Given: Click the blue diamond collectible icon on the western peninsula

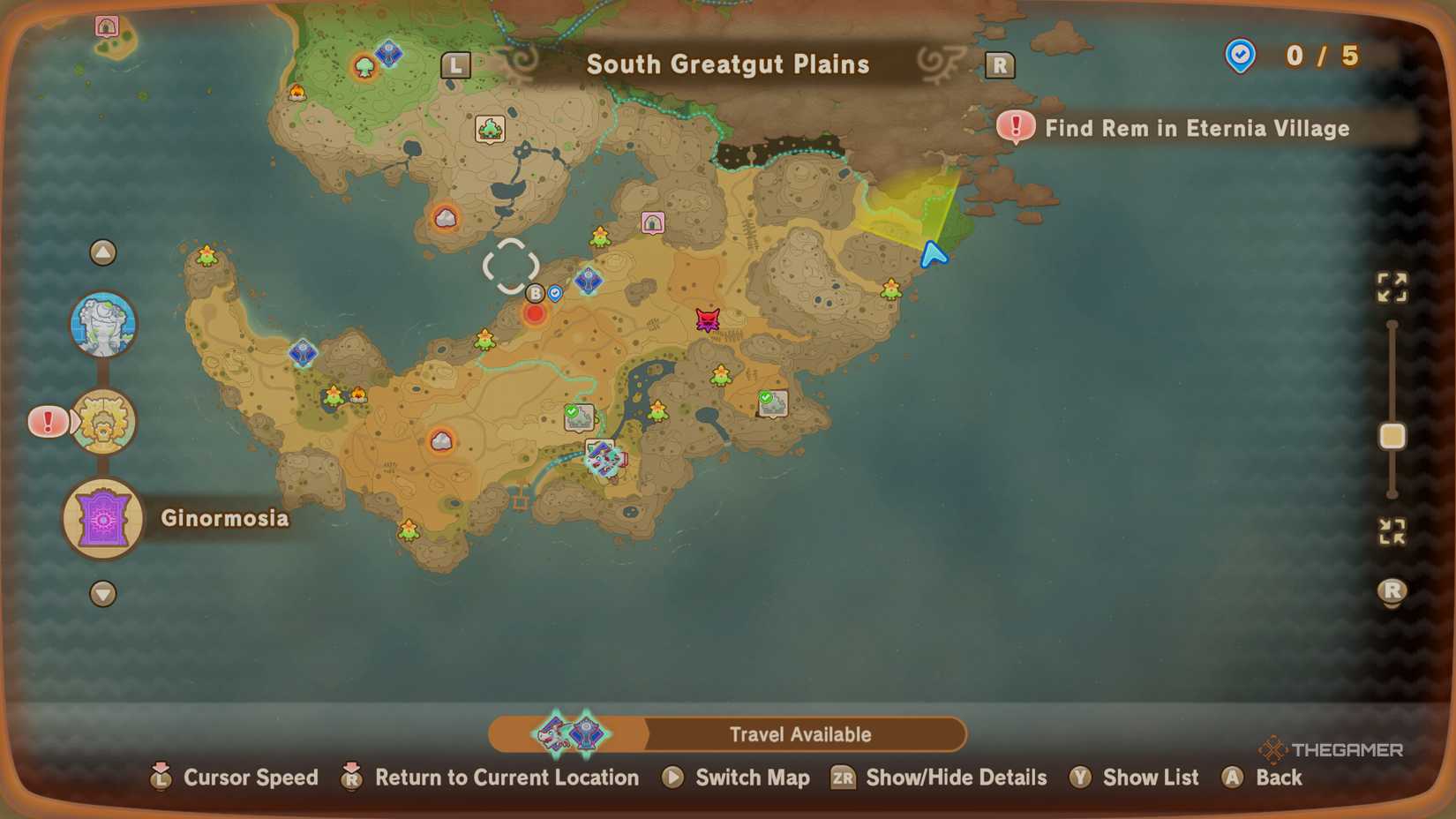Looking at the screenshot, I should tap(303, 353).
